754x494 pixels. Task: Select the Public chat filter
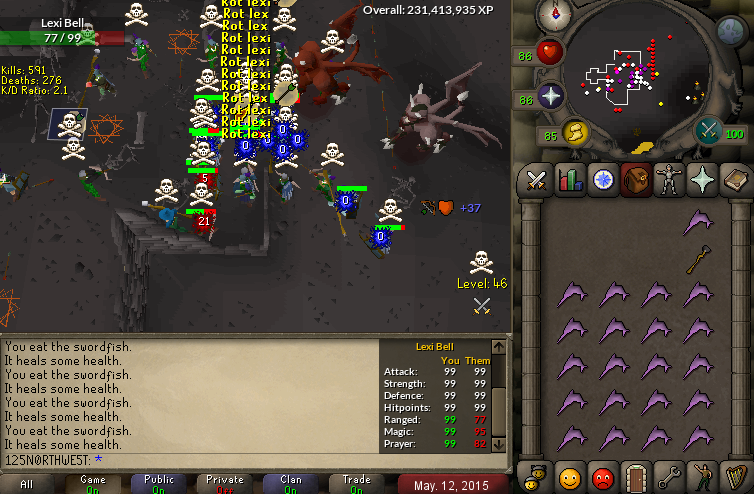click(x=159, y=484)
